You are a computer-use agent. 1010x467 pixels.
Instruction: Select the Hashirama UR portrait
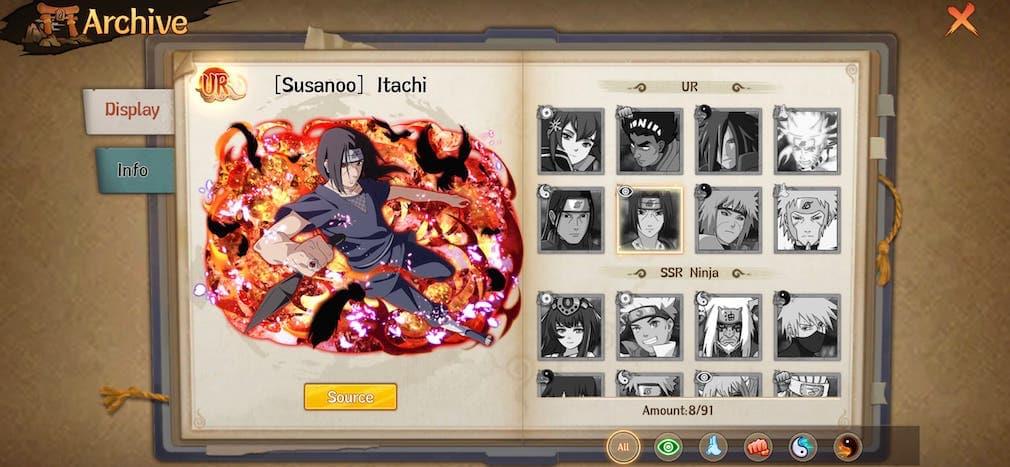click(571, 219)
